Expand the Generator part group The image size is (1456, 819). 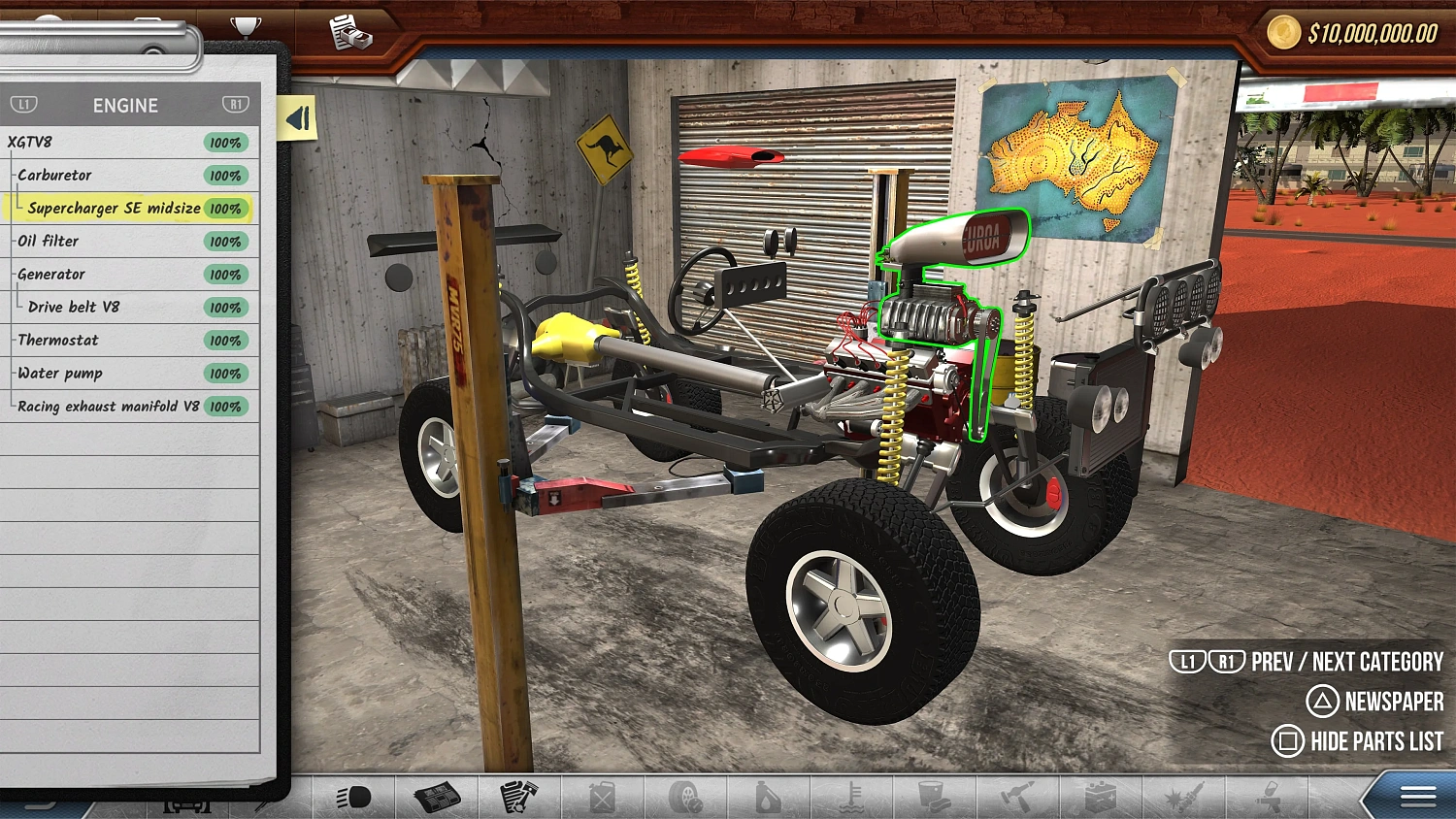coord(51,274)
